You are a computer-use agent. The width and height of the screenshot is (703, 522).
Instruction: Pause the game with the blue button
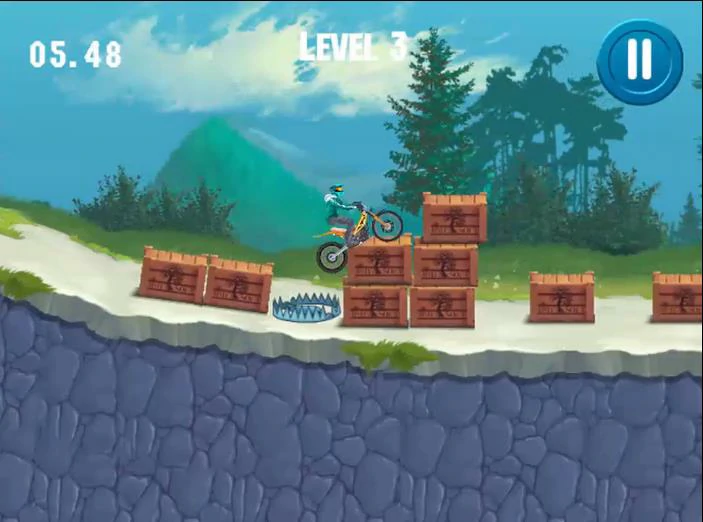(639, 62)
